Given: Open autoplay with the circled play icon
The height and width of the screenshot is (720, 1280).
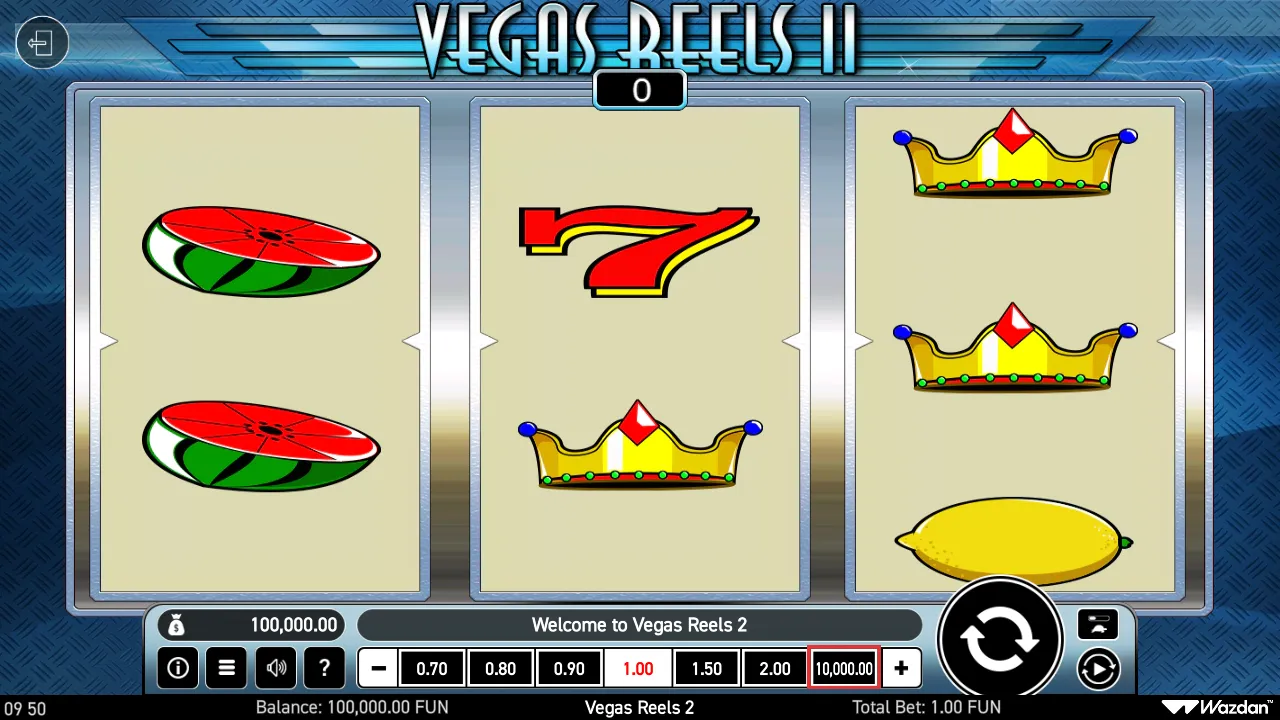Looking at the screenshot, I should (x=1098, y=668).
